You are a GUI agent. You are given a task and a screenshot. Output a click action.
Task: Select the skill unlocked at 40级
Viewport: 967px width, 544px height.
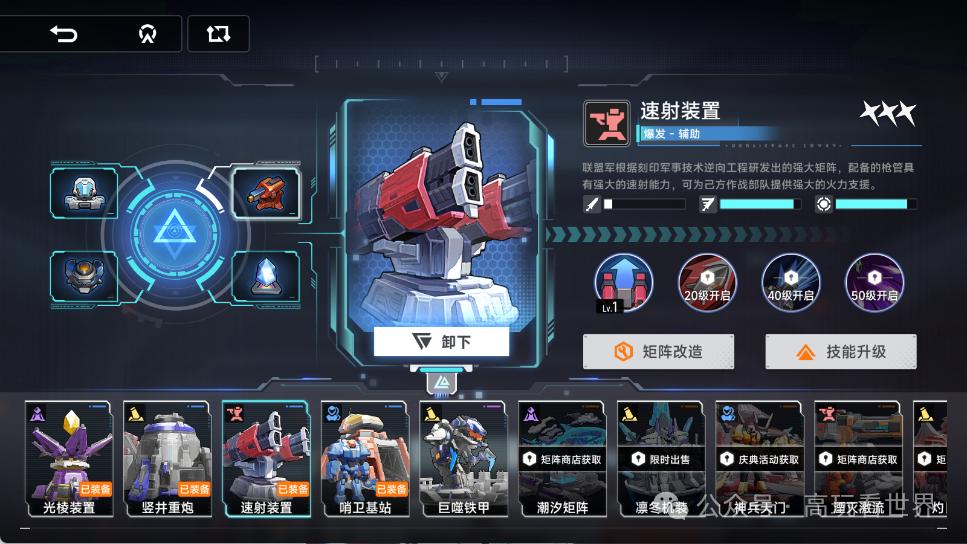791,283
